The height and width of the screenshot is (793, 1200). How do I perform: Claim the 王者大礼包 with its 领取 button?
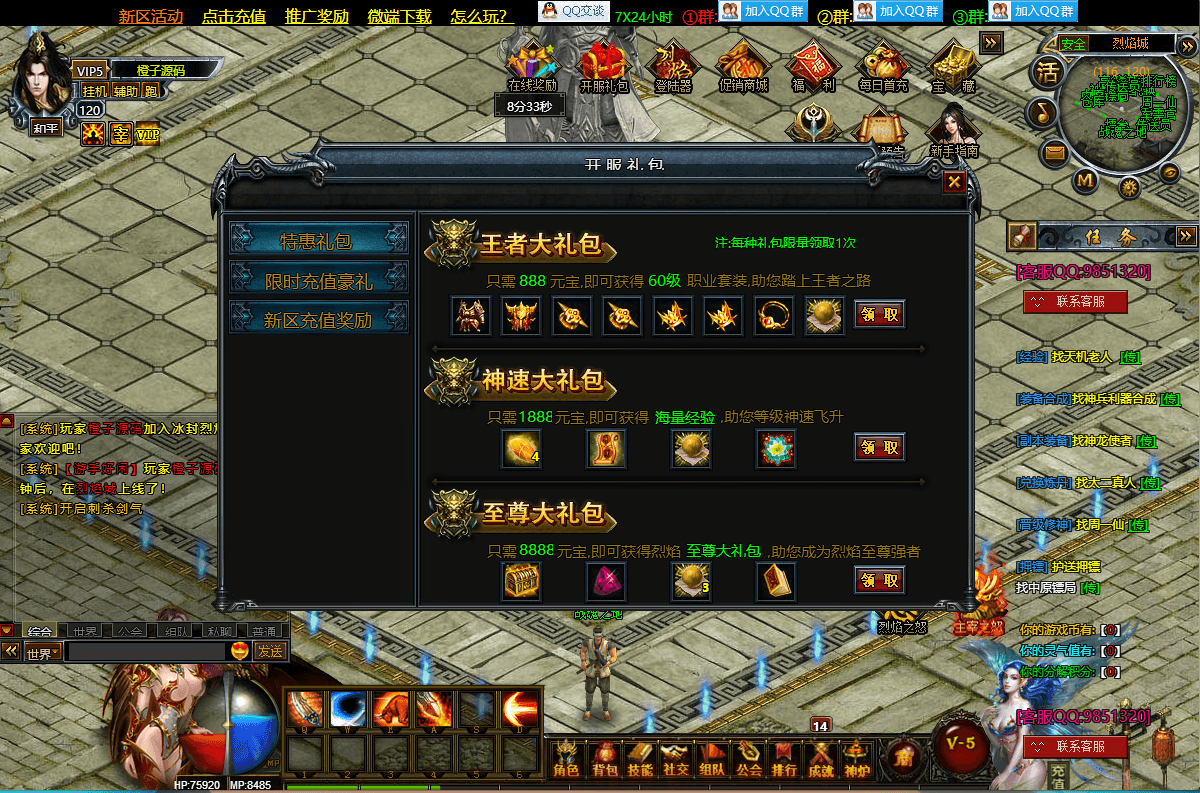point(879,314)
